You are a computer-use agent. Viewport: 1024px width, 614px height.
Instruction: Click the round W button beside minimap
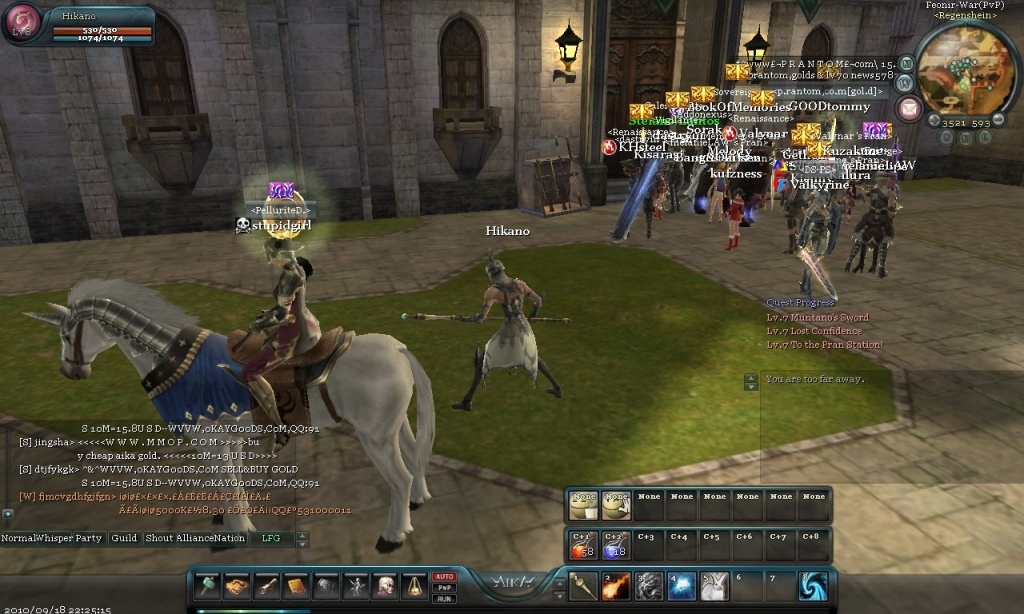pos(903,83)
